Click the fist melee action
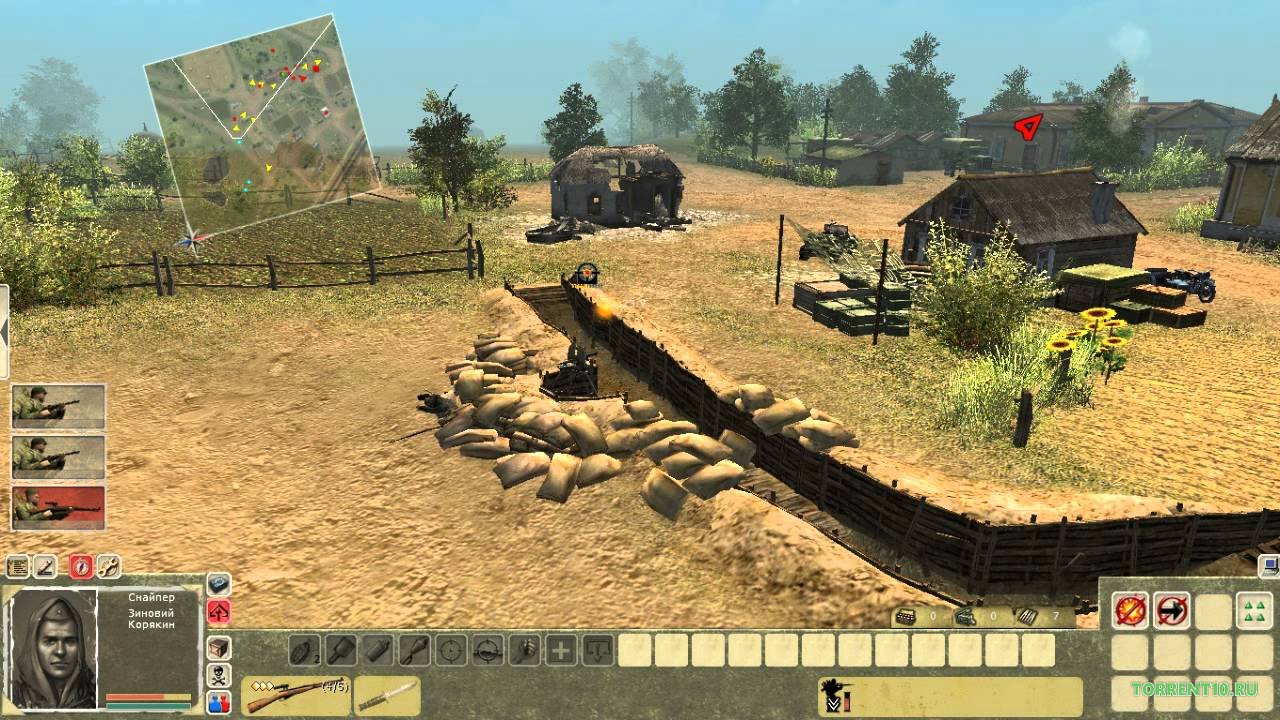 525,650
